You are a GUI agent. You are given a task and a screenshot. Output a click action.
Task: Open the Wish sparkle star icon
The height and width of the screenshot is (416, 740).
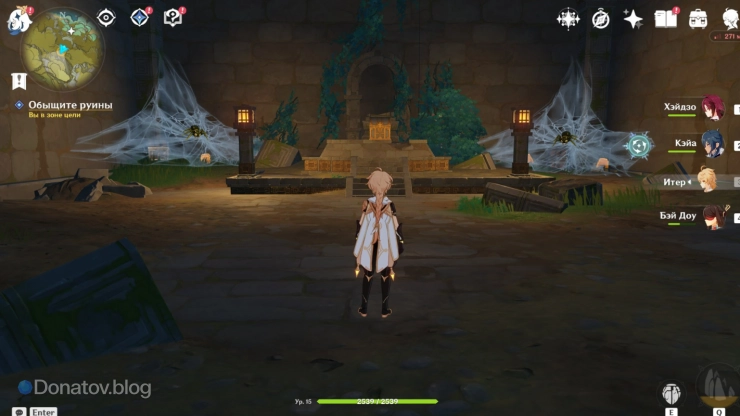pyautogui.click(x=633, y=19)
